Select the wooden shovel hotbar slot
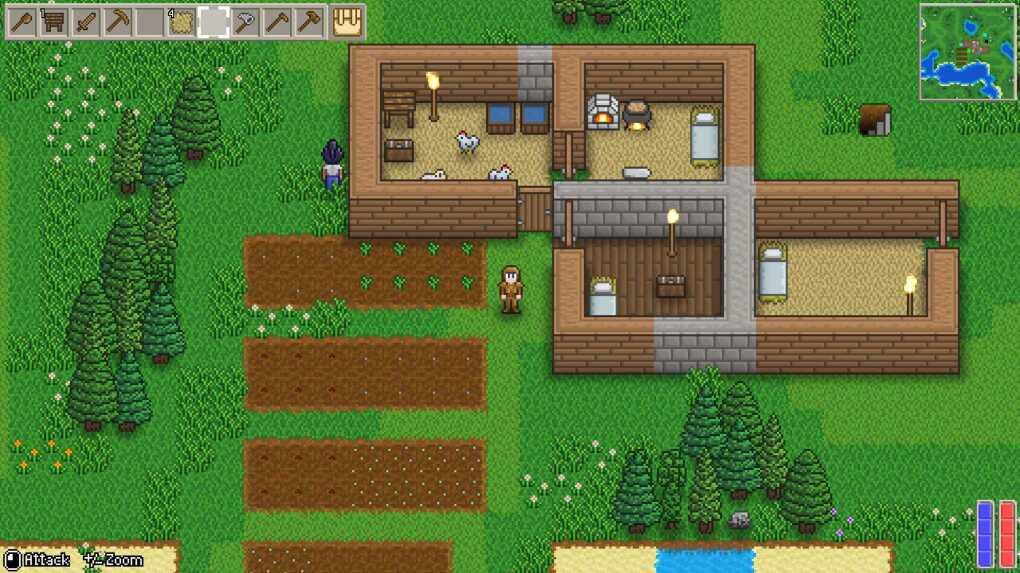This screenshot has width=1020, height=573. click(22, 21)
